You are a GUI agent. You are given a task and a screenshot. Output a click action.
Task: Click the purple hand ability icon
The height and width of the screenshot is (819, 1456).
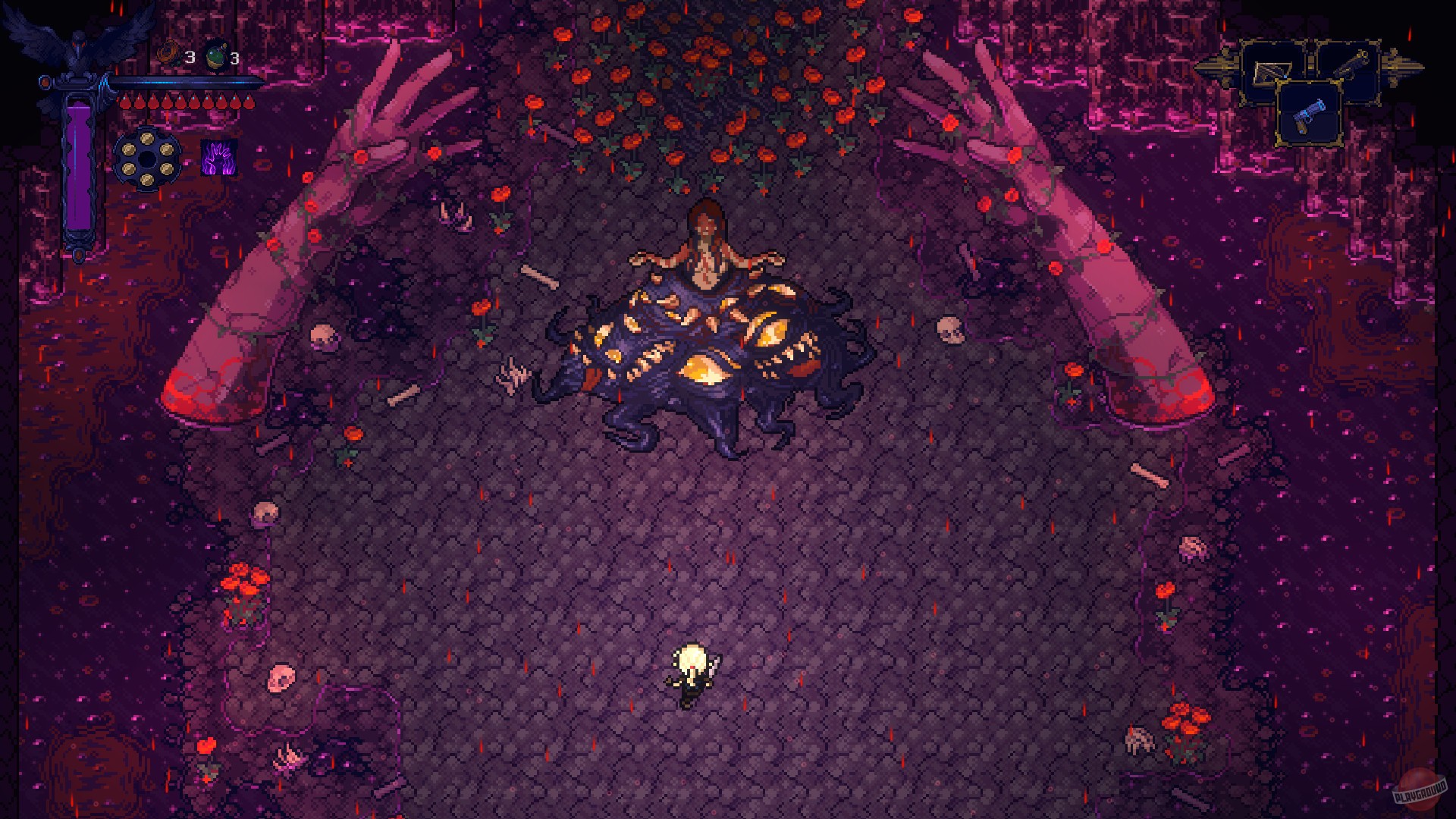point(219,158)
